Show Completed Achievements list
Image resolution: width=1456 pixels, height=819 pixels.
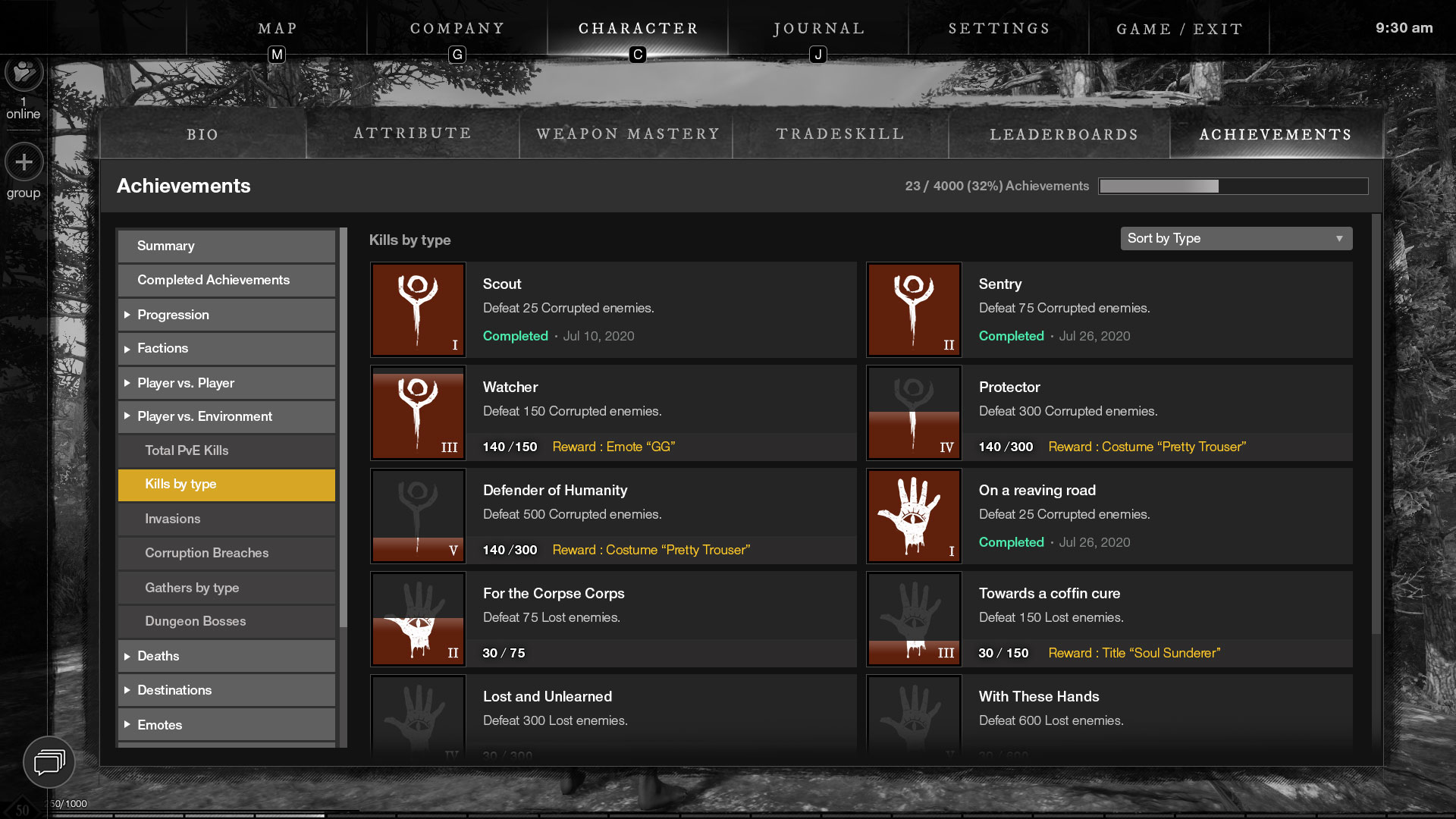226,280
